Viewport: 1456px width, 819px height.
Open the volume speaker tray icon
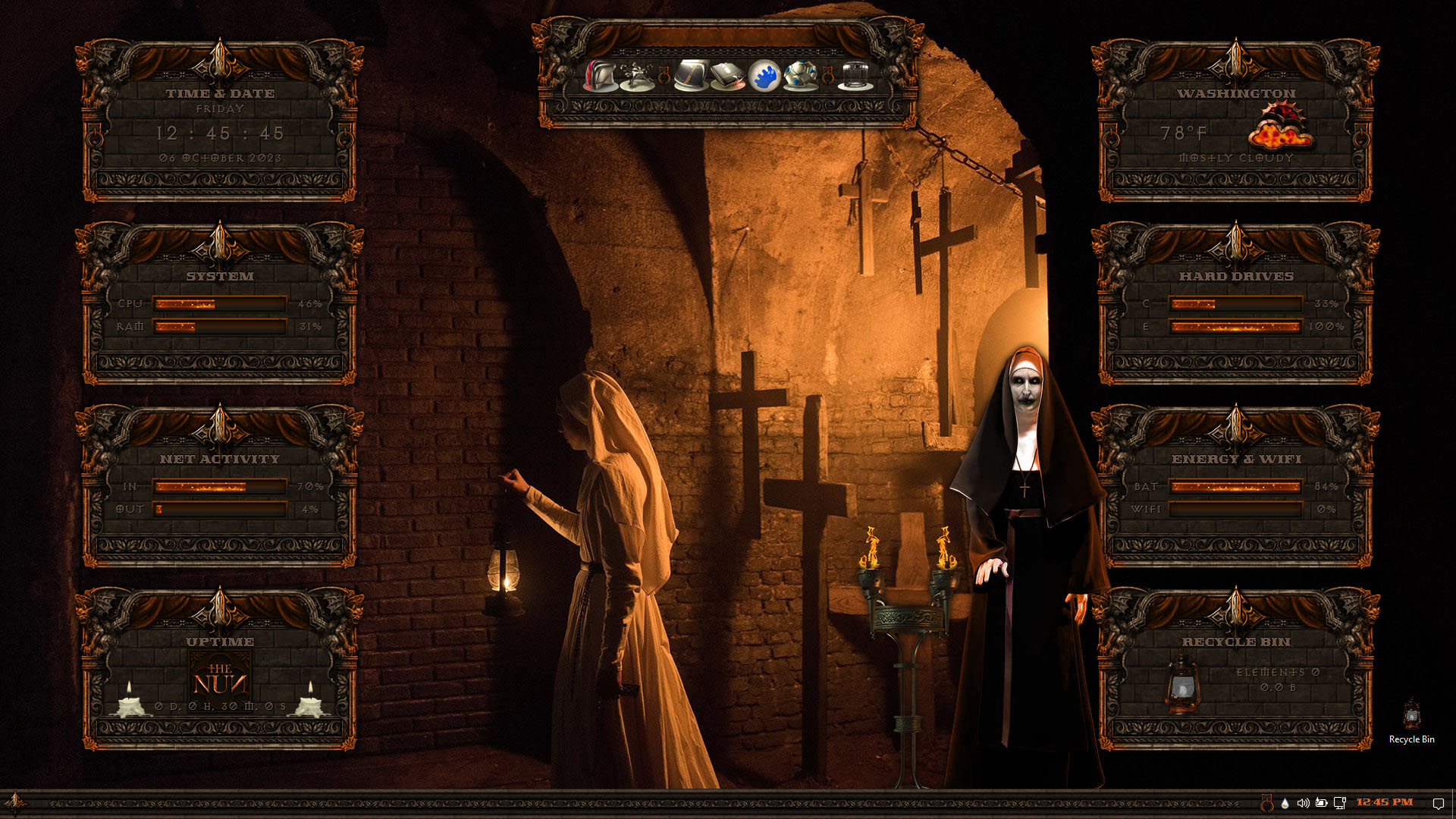(1303, 802)
